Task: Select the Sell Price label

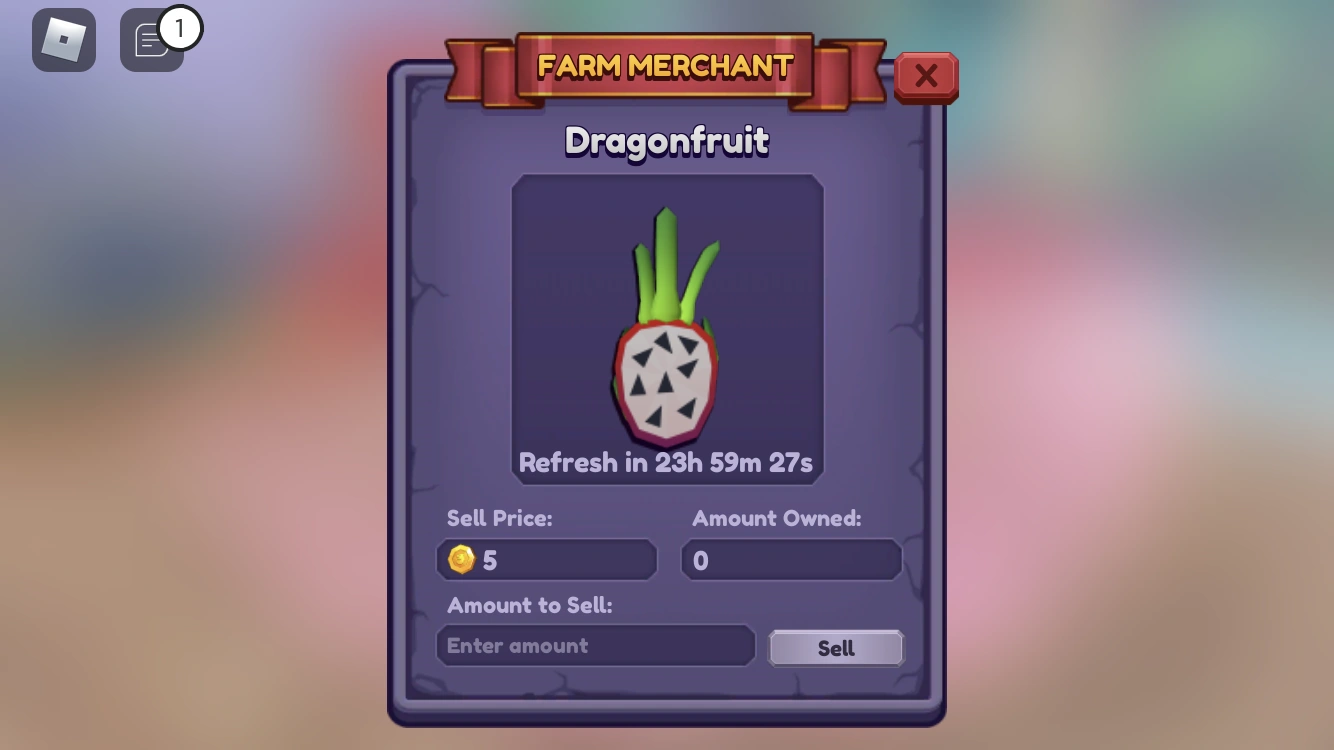Action: (500, 518)
